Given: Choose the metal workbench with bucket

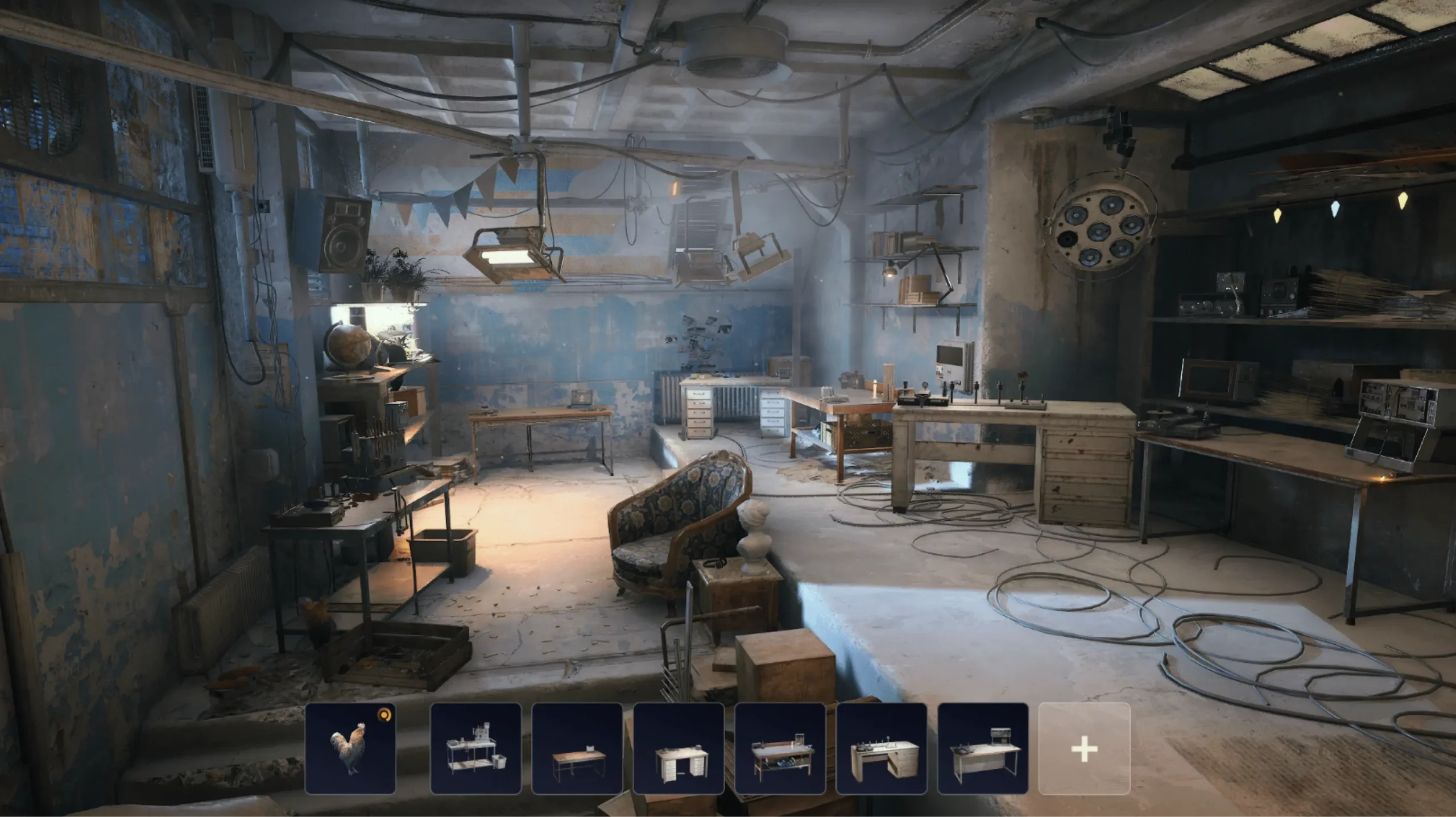Looking at the screenshot, I should (x=475, y=748).
